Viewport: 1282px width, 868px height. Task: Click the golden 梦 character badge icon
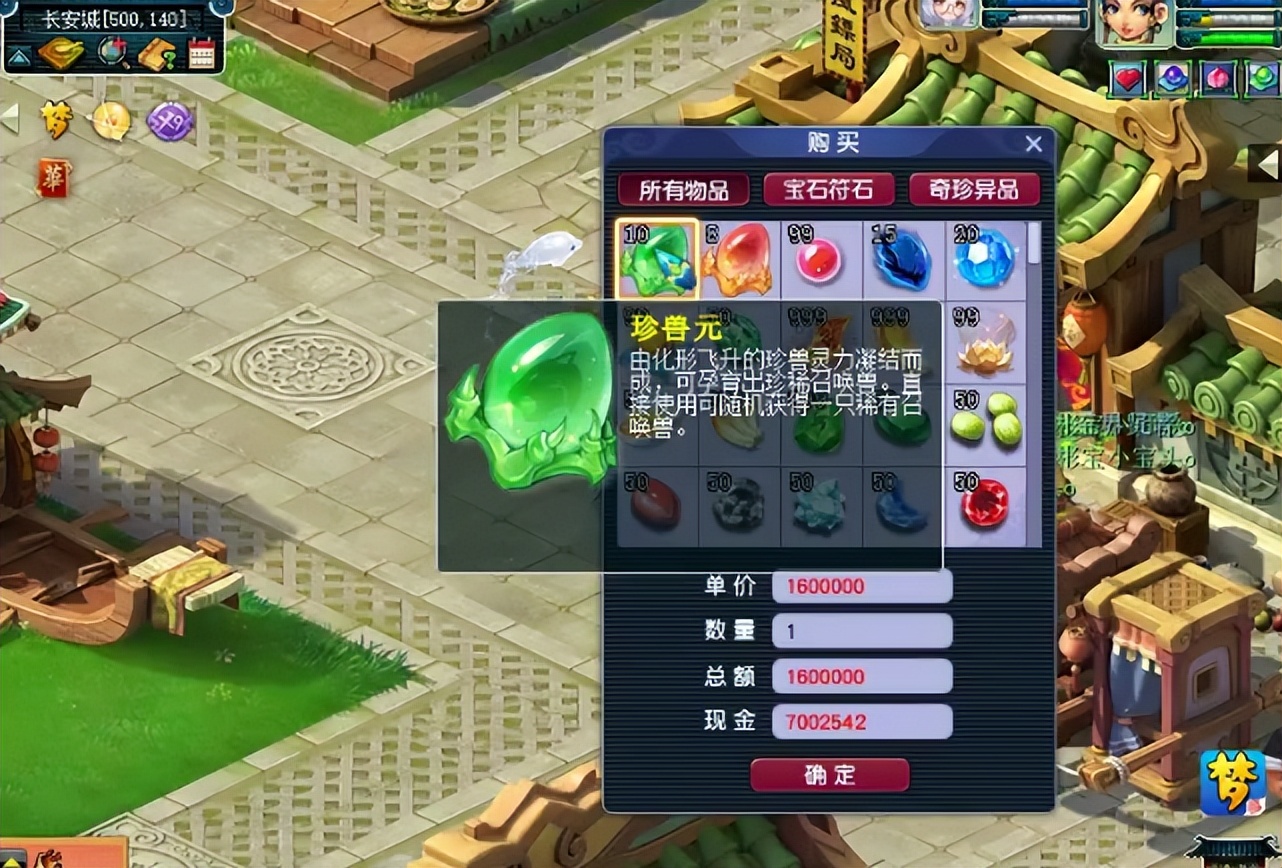click(x=58, y=117)
